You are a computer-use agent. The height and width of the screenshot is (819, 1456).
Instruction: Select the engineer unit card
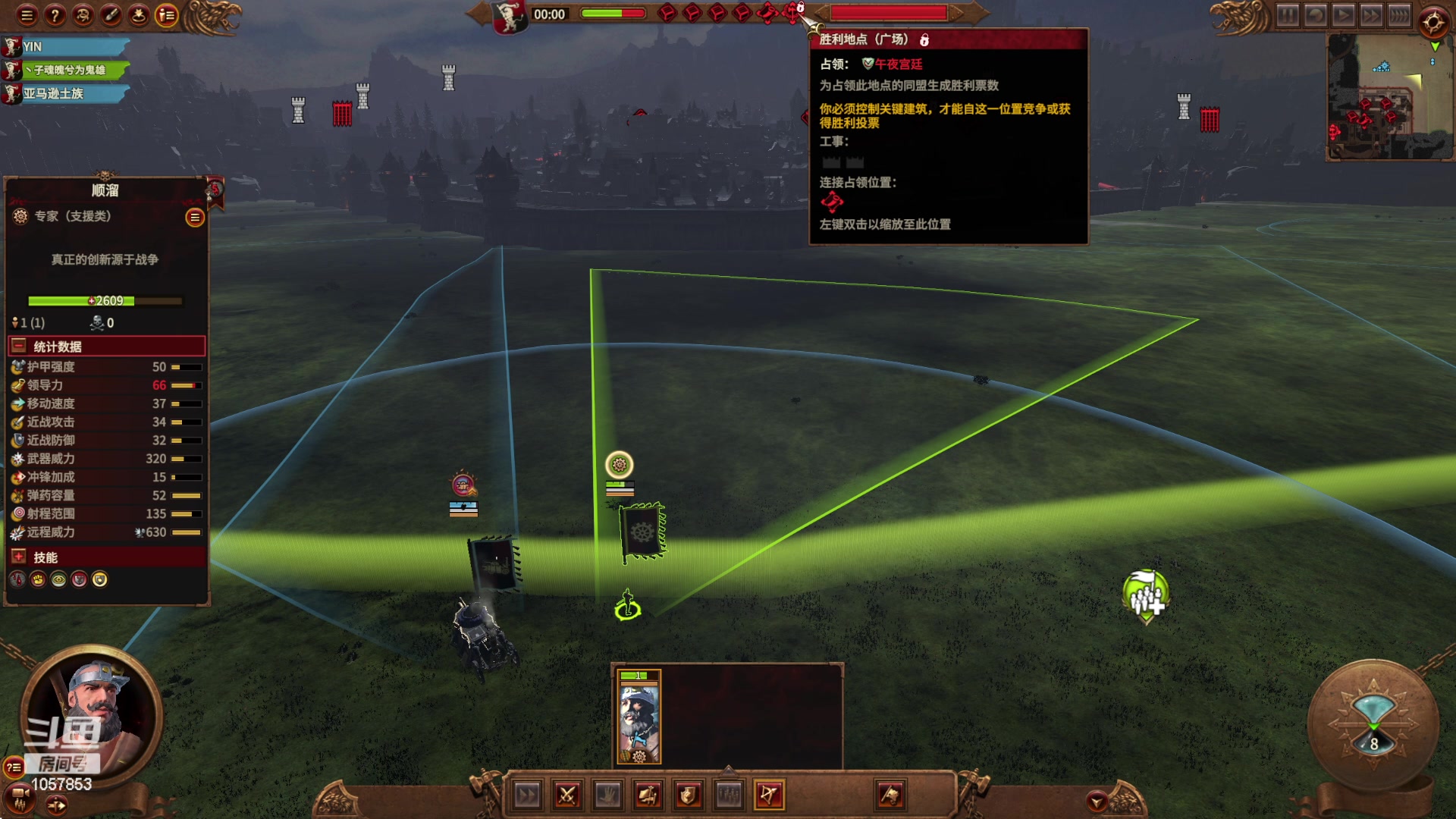pos(639,717)
